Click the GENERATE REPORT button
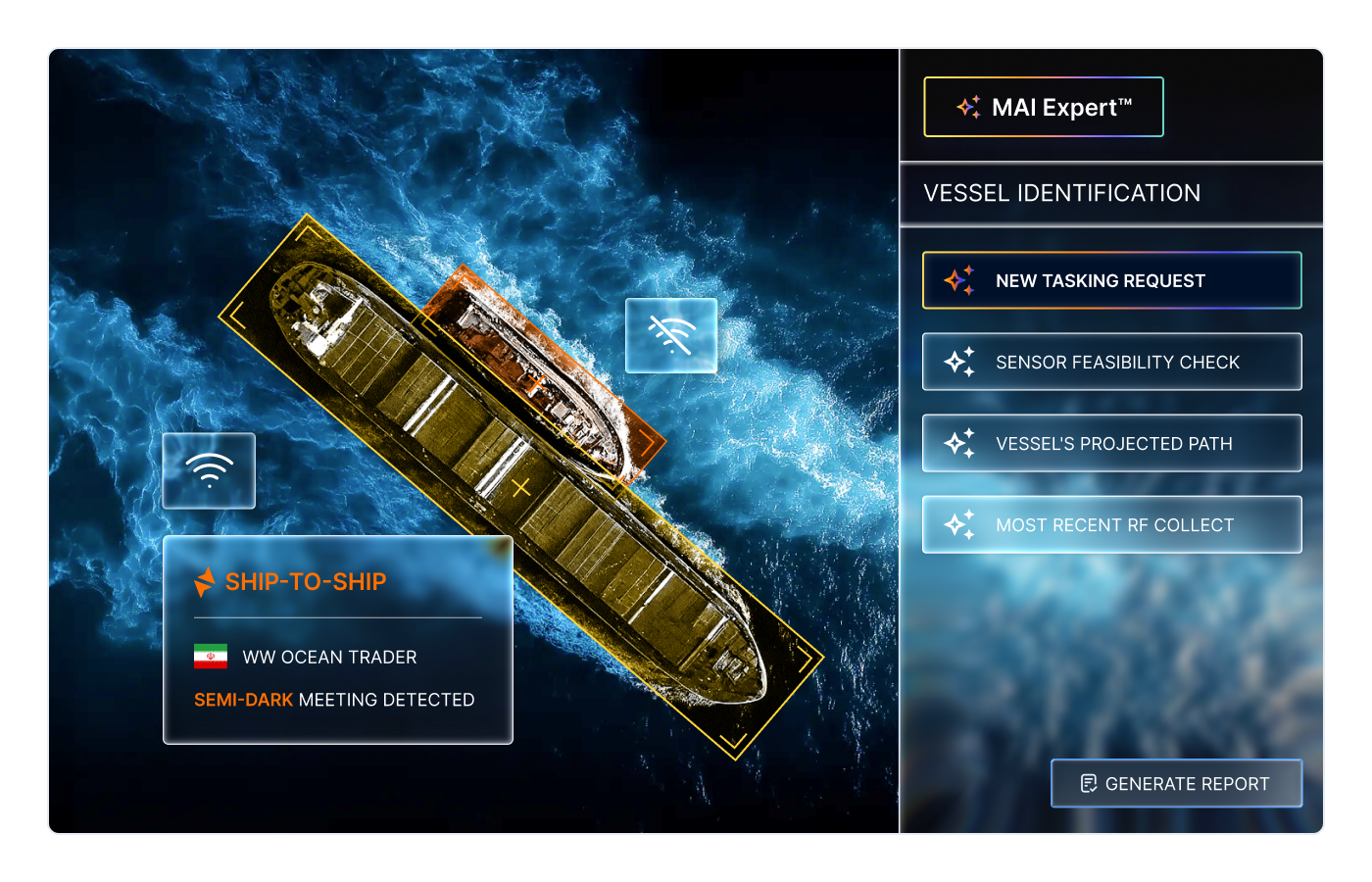The image size is (1372, 882). pos(1176,783)
